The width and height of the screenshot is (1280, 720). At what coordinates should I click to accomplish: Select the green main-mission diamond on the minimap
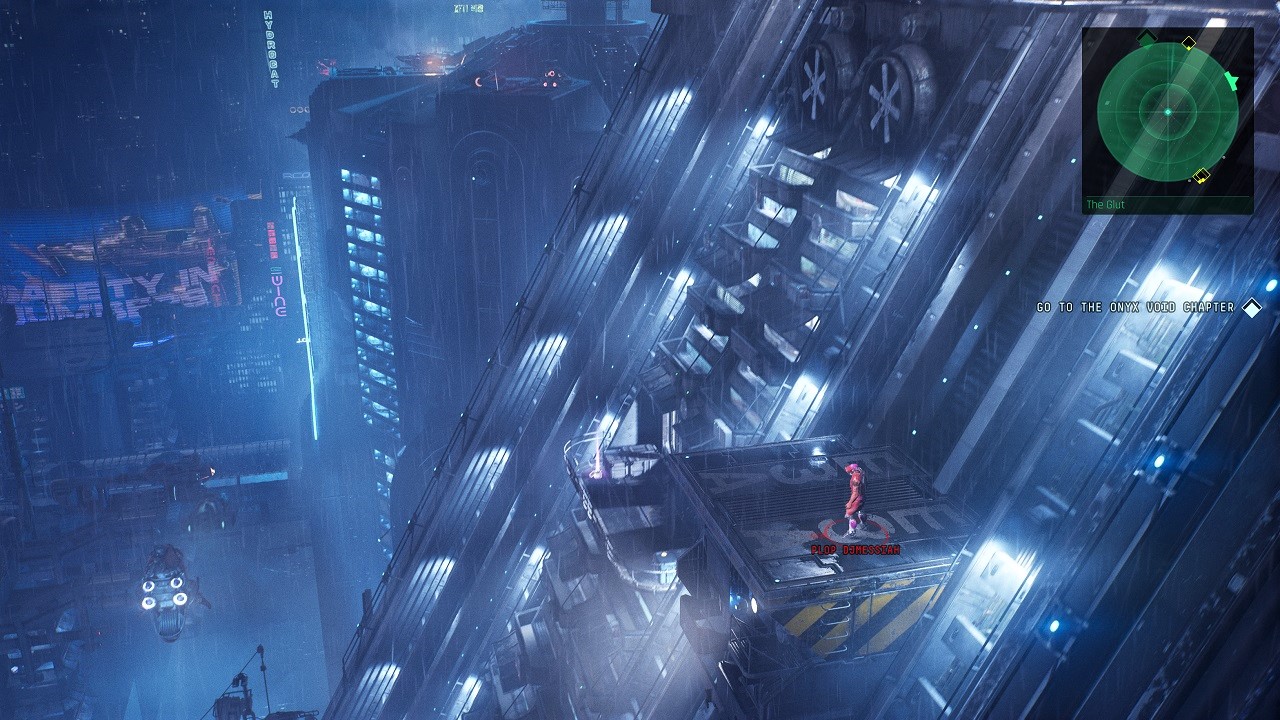click(x=1145, y=38)
